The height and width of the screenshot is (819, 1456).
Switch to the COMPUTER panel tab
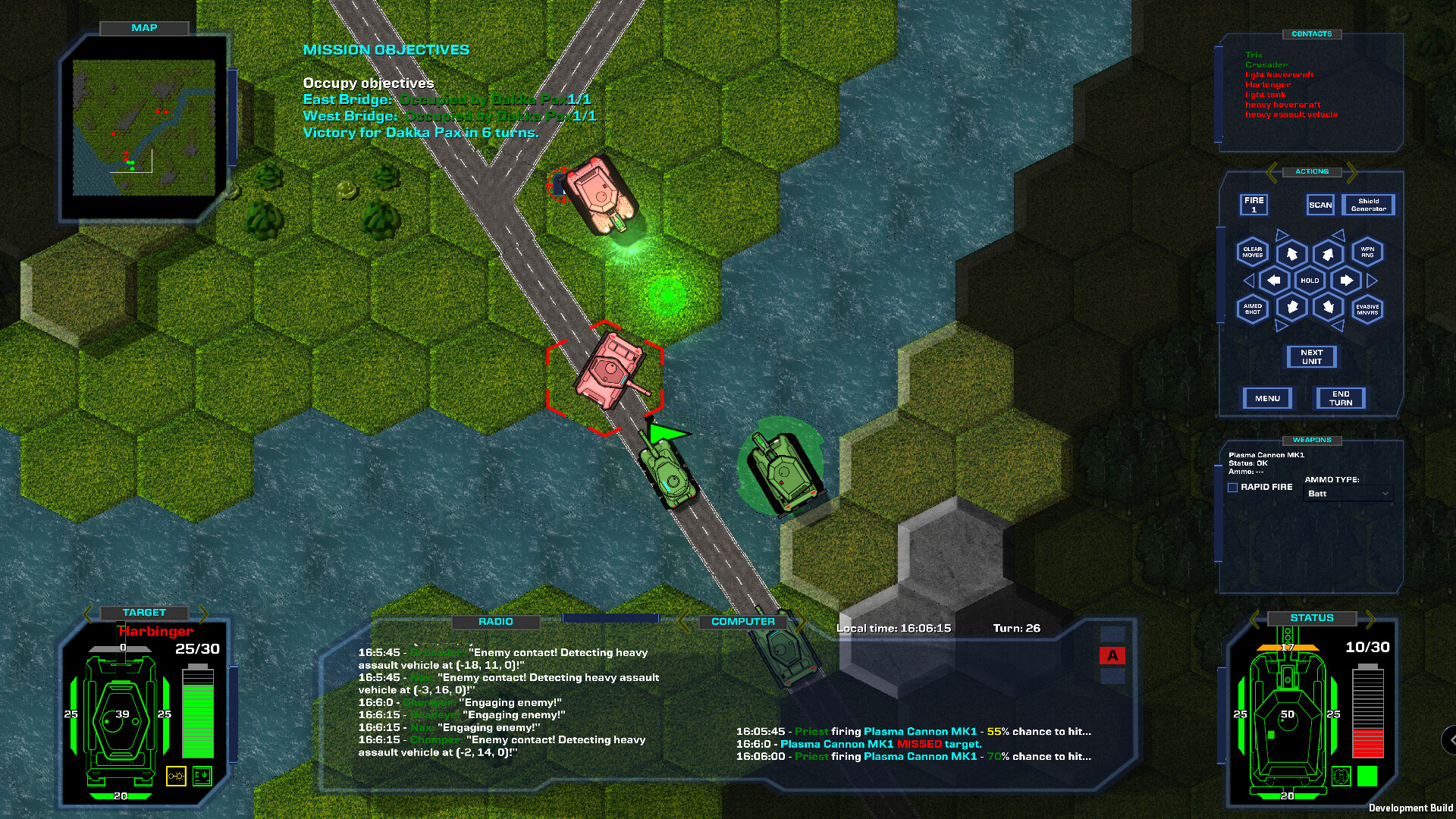tap(742, 620)
